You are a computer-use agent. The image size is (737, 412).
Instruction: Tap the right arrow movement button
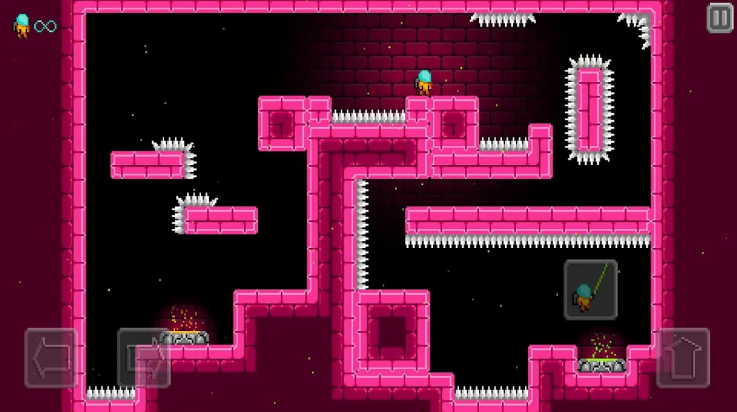click(x=143, y=358)
